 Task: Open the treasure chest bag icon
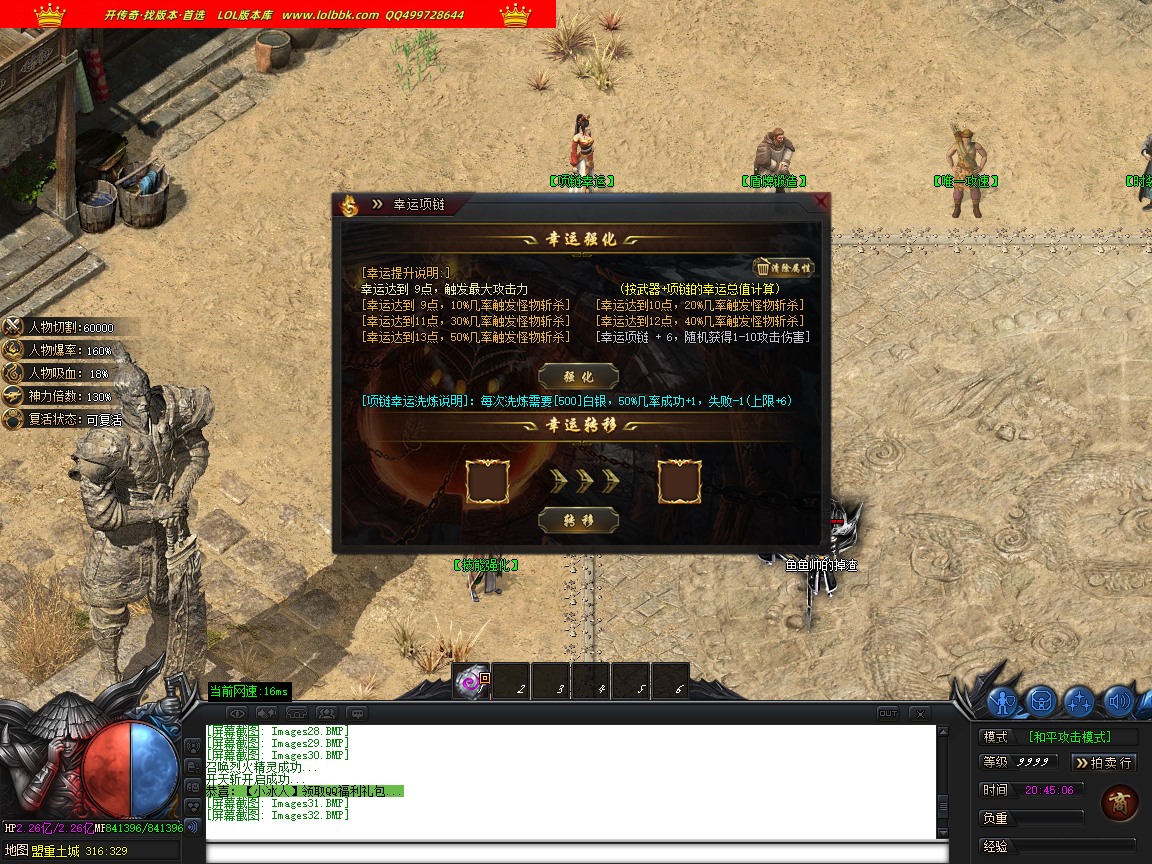(x=1041, y=702)
